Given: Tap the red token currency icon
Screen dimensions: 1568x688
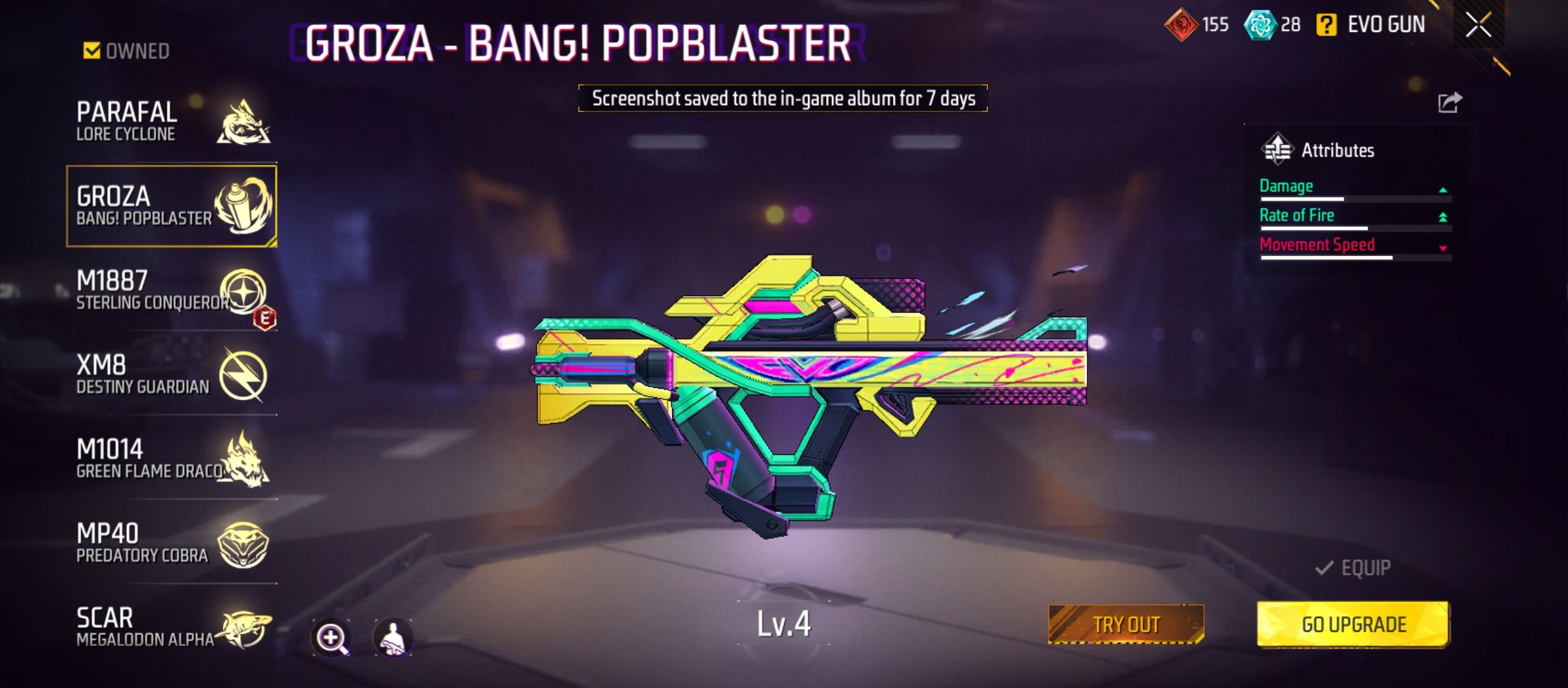Looking at the screenshot, I should pyautogui.click(x=1180, y=25).
